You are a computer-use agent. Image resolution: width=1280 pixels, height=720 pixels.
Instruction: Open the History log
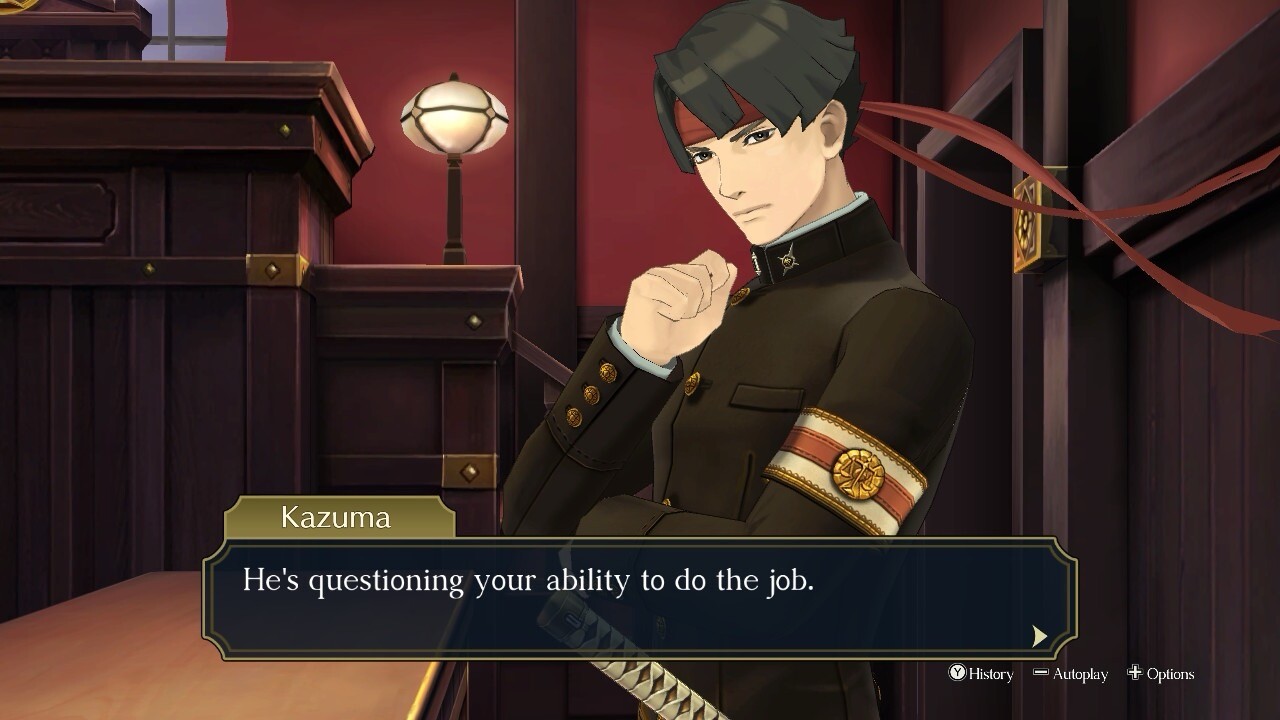click(981, 674)
